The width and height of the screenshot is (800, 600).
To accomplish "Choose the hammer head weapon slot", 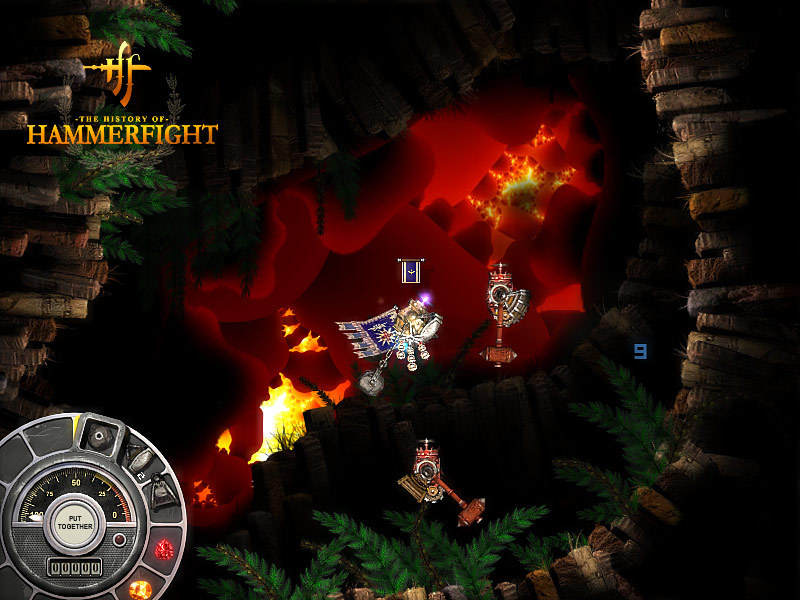I will (x=139, y=459).
